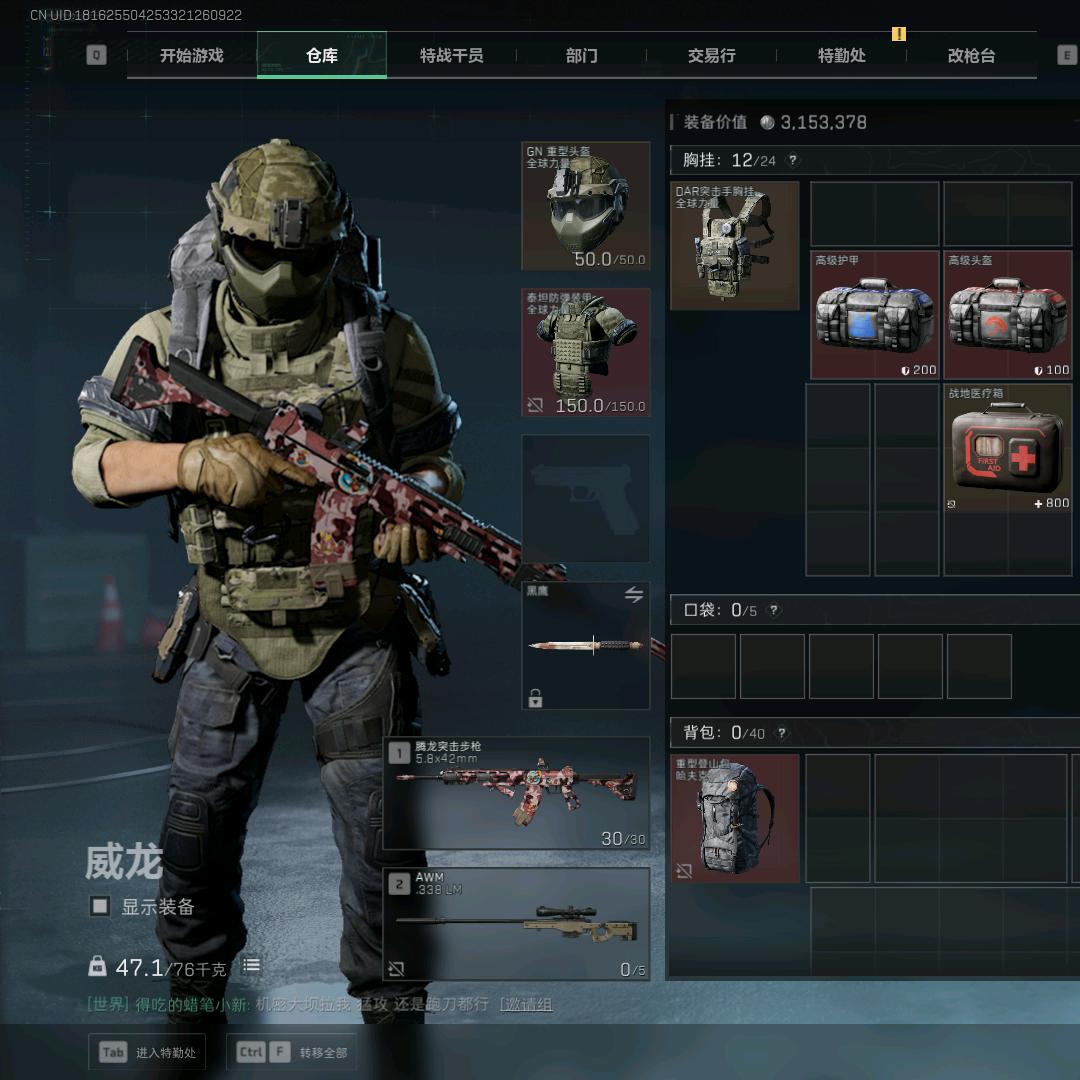Viewport: 1080px width, 1080px height.
Task: Go to the 部门 tab
Action: (x=581, y=56)
